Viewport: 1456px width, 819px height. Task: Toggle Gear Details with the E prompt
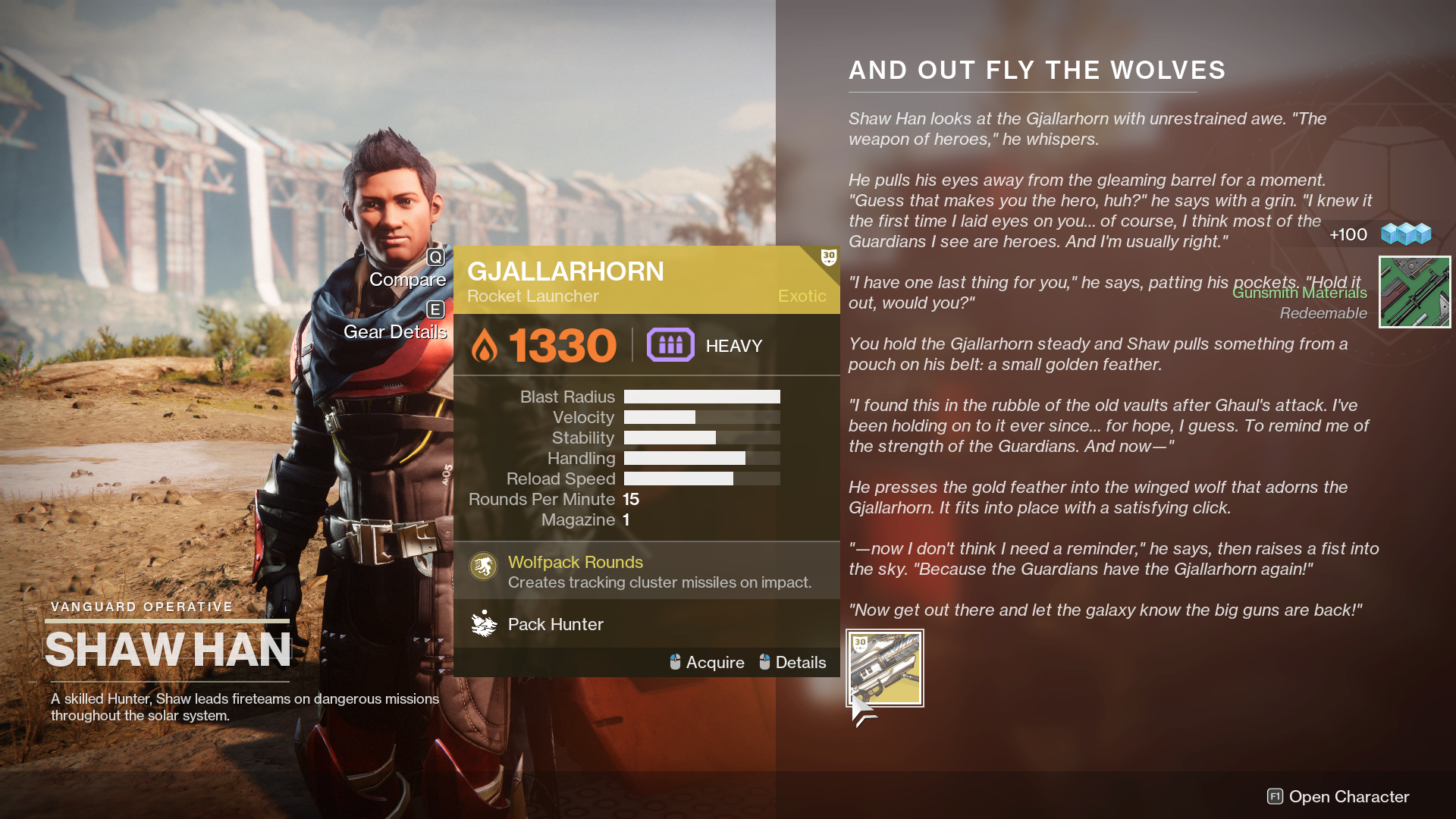coord(435,309)
